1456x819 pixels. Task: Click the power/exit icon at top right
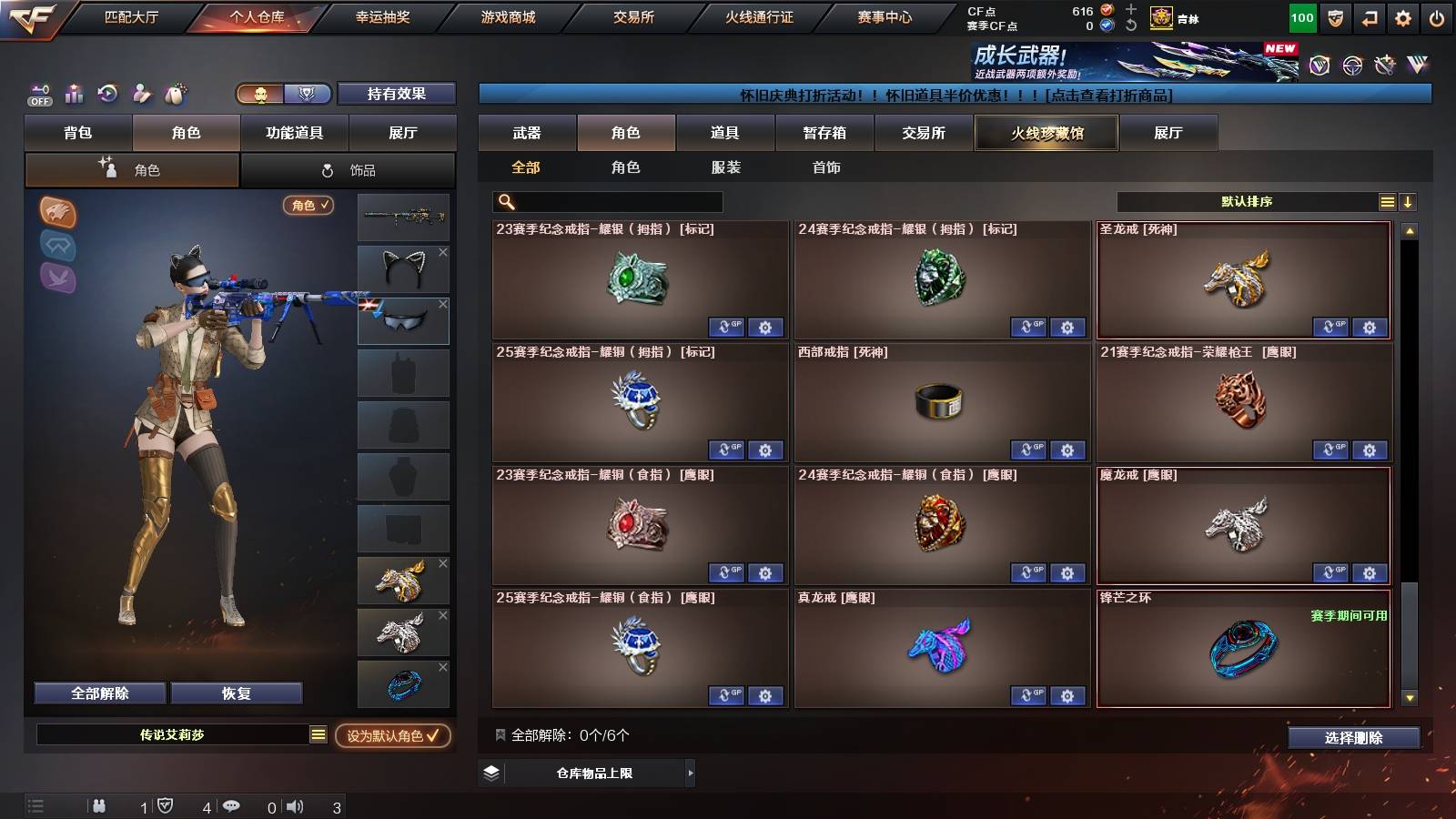(1435, 16)
